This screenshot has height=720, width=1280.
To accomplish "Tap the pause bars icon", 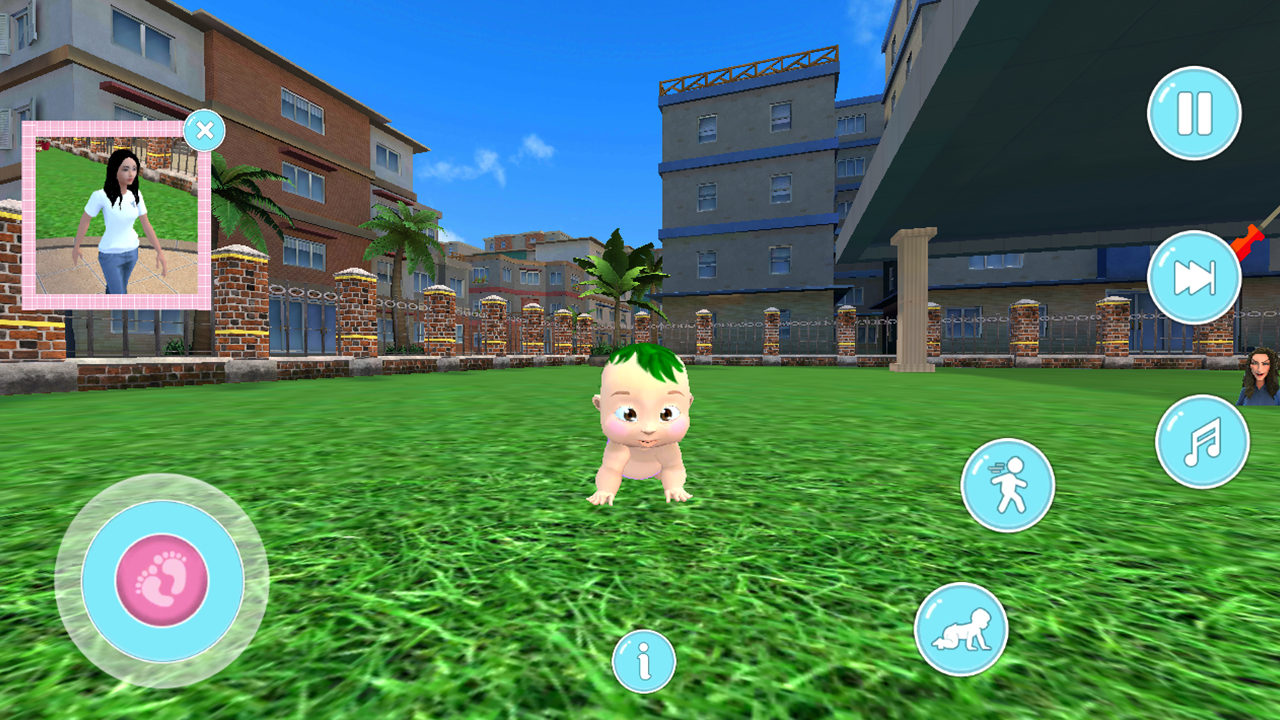I will (x=1196, y=113).
